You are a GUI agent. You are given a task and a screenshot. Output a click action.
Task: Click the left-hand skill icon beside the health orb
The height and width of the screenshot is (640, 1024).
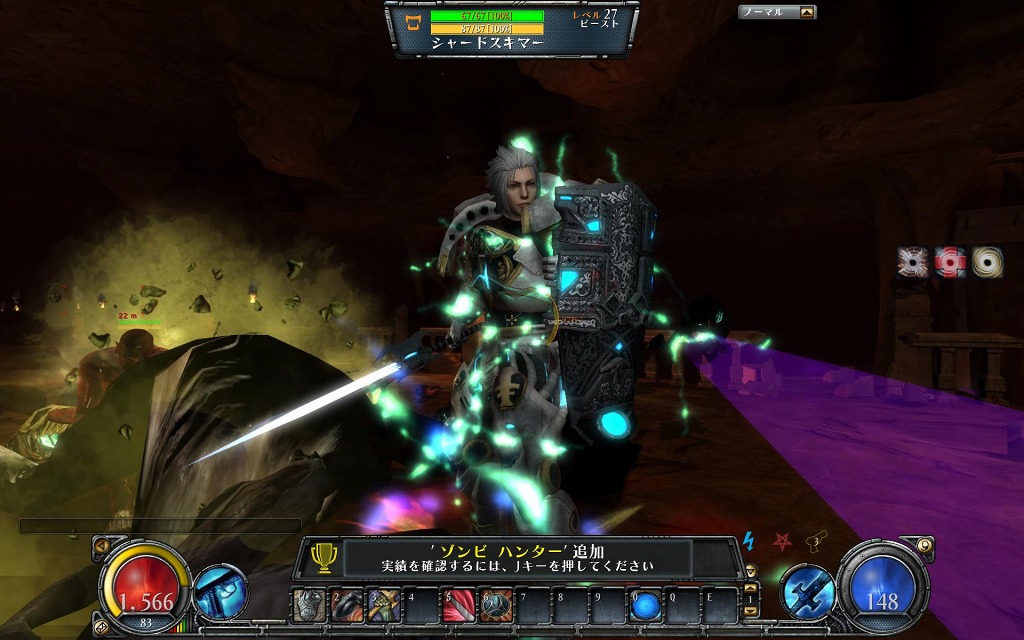(220, 590)
